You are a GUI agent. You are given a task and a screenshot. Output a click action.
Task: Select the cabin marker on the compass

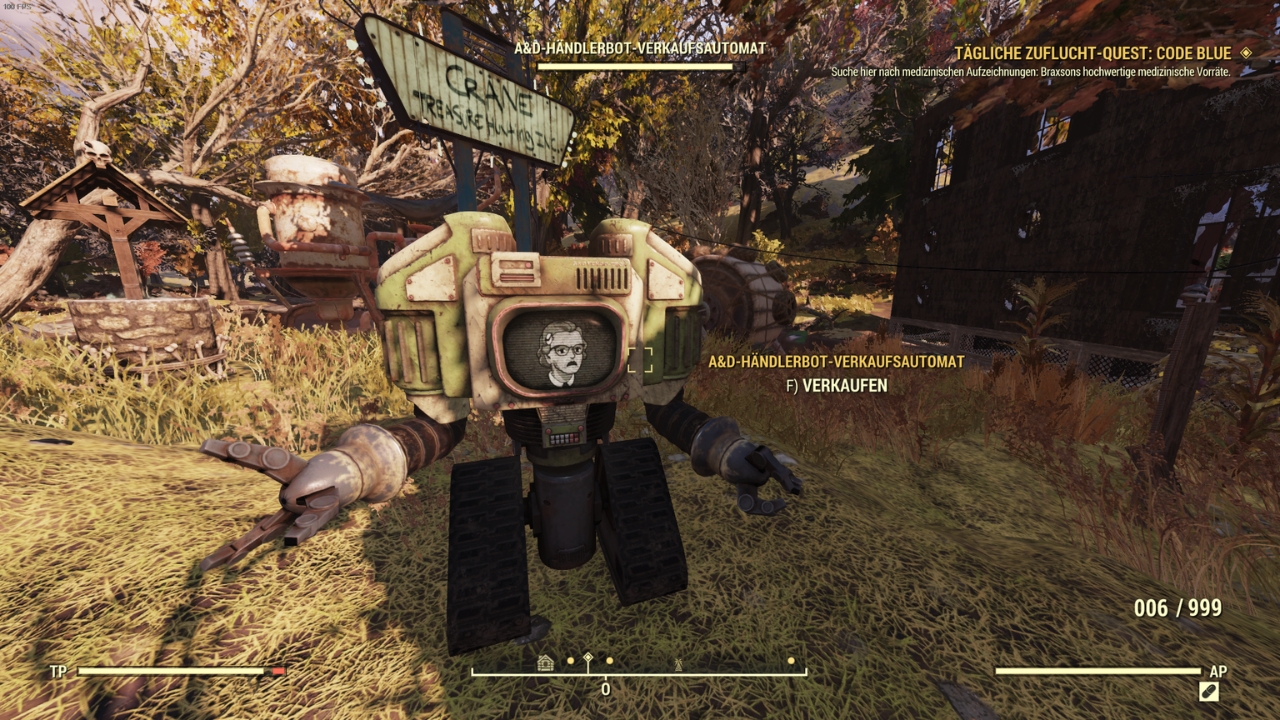click(x=545, y=662)
